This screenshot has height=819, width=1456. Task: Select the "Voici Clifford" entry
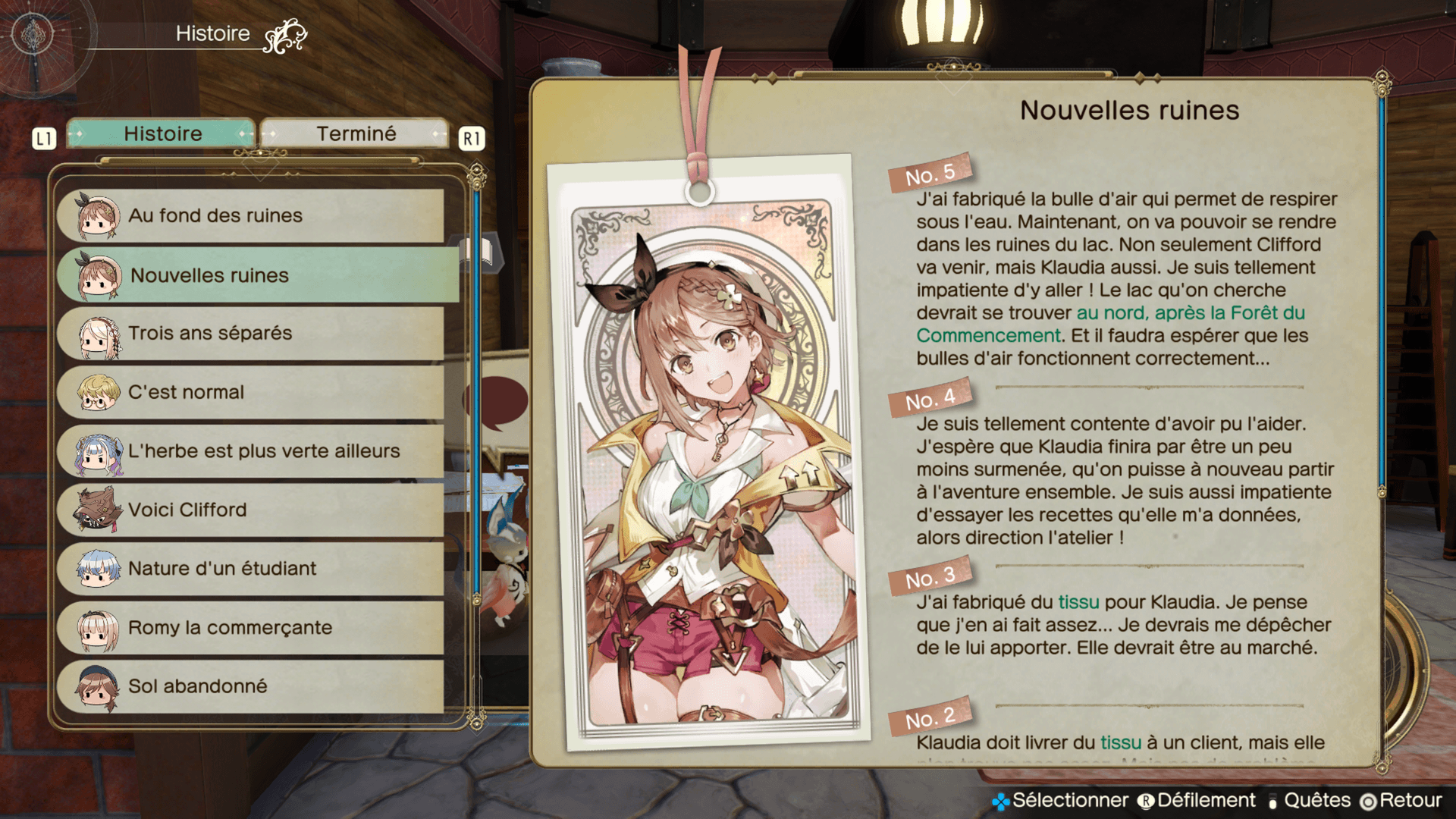tap(250, 510)
